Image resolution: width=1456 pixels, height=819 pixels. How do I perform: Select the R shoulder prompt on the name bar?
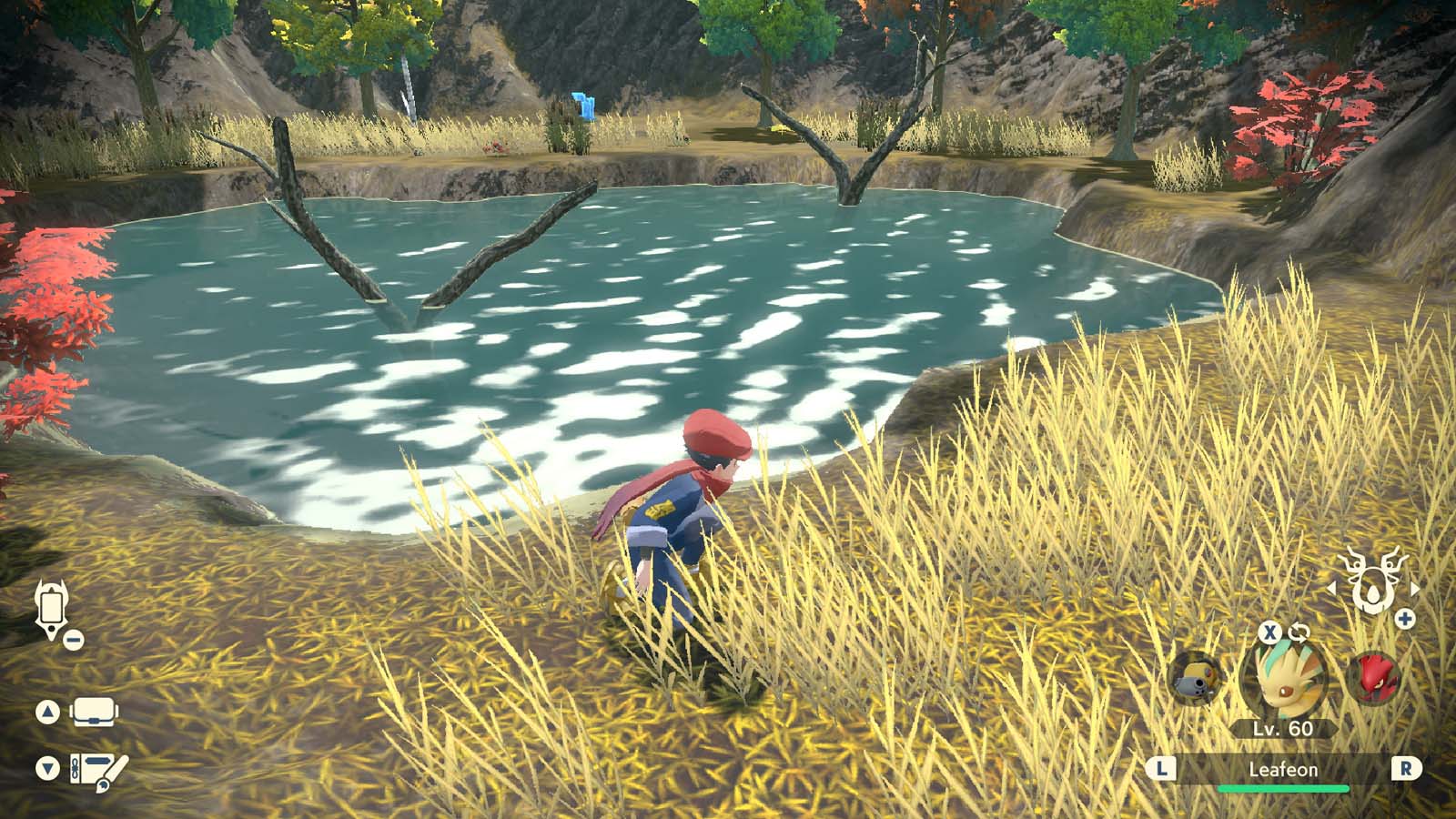(x=1404, y=768)
